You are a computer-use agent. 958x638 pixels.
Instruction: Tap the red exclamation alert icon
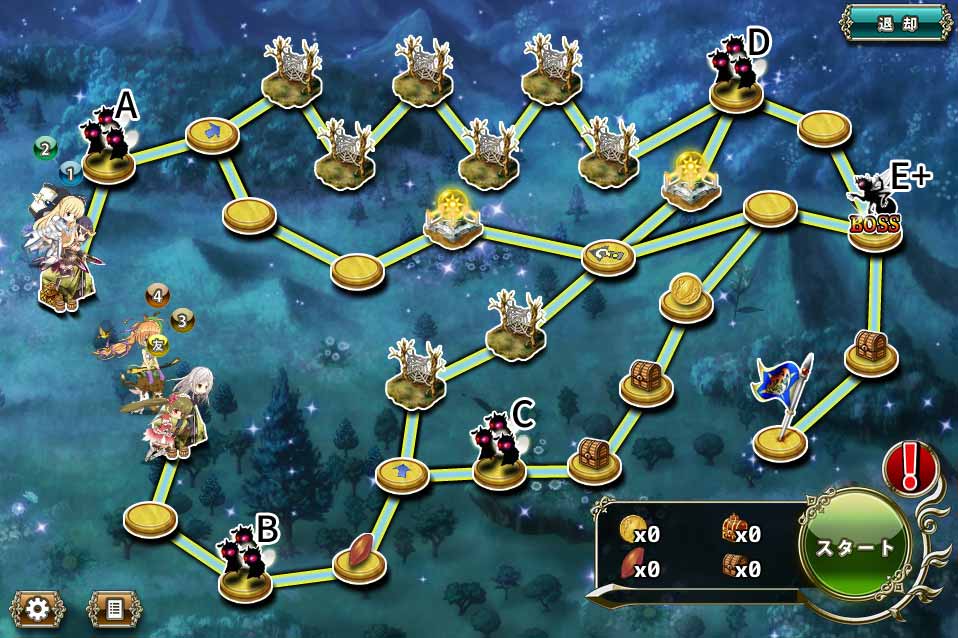(908, 468)
